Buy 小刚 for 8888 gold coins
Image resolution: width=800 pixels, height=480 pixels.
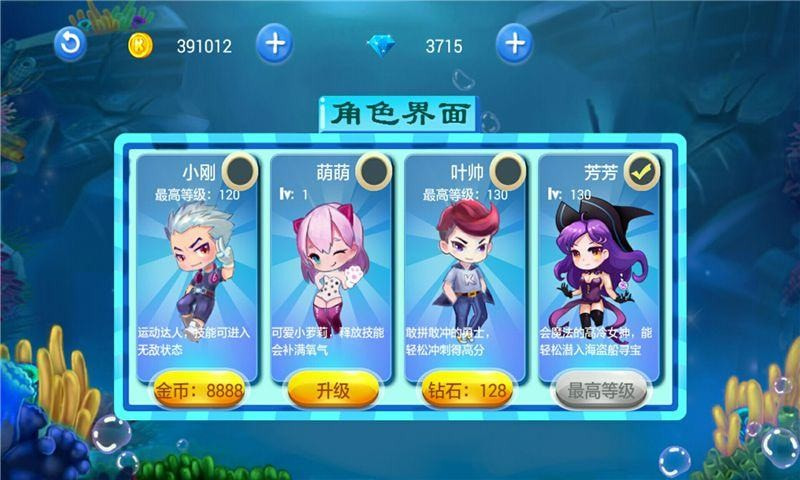point(197,391)
